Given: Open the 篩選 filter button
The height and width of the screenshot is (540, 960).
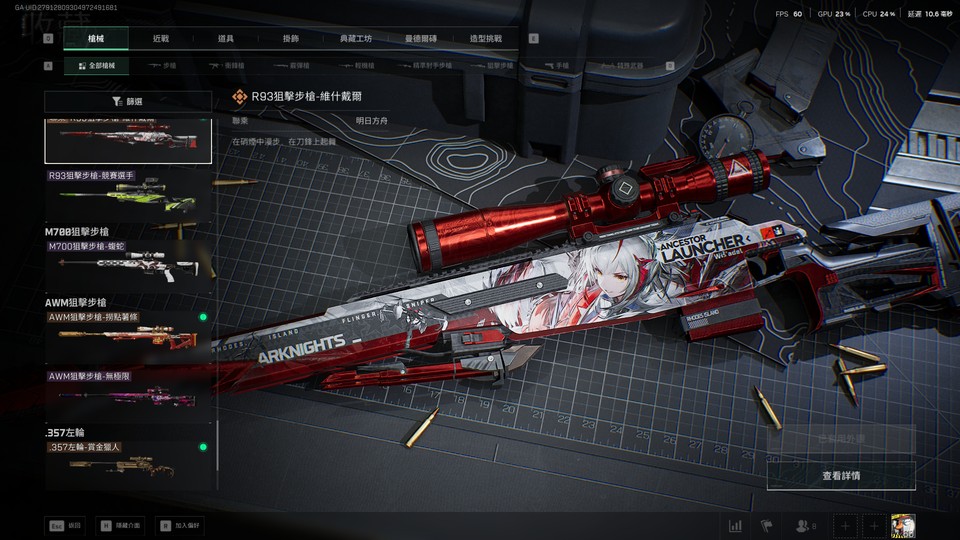Looking at the screenshot, I should [x=128, y=102].
